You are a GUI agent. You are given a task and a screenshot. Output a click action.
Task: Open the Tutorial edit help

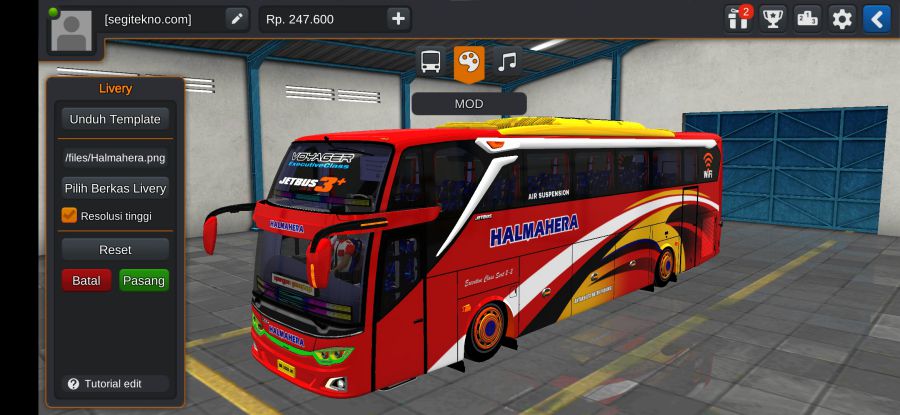105,384
